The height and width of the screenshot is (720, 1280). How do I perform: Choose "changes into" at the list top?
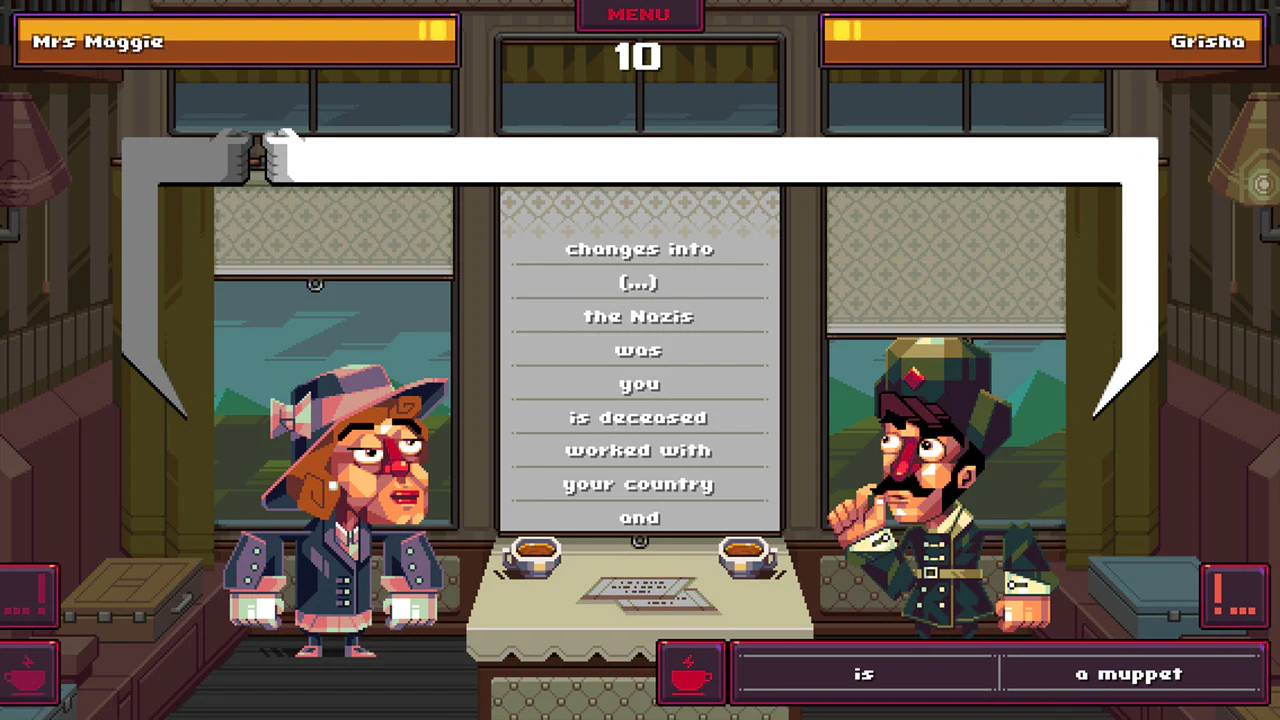pos(639,249)
